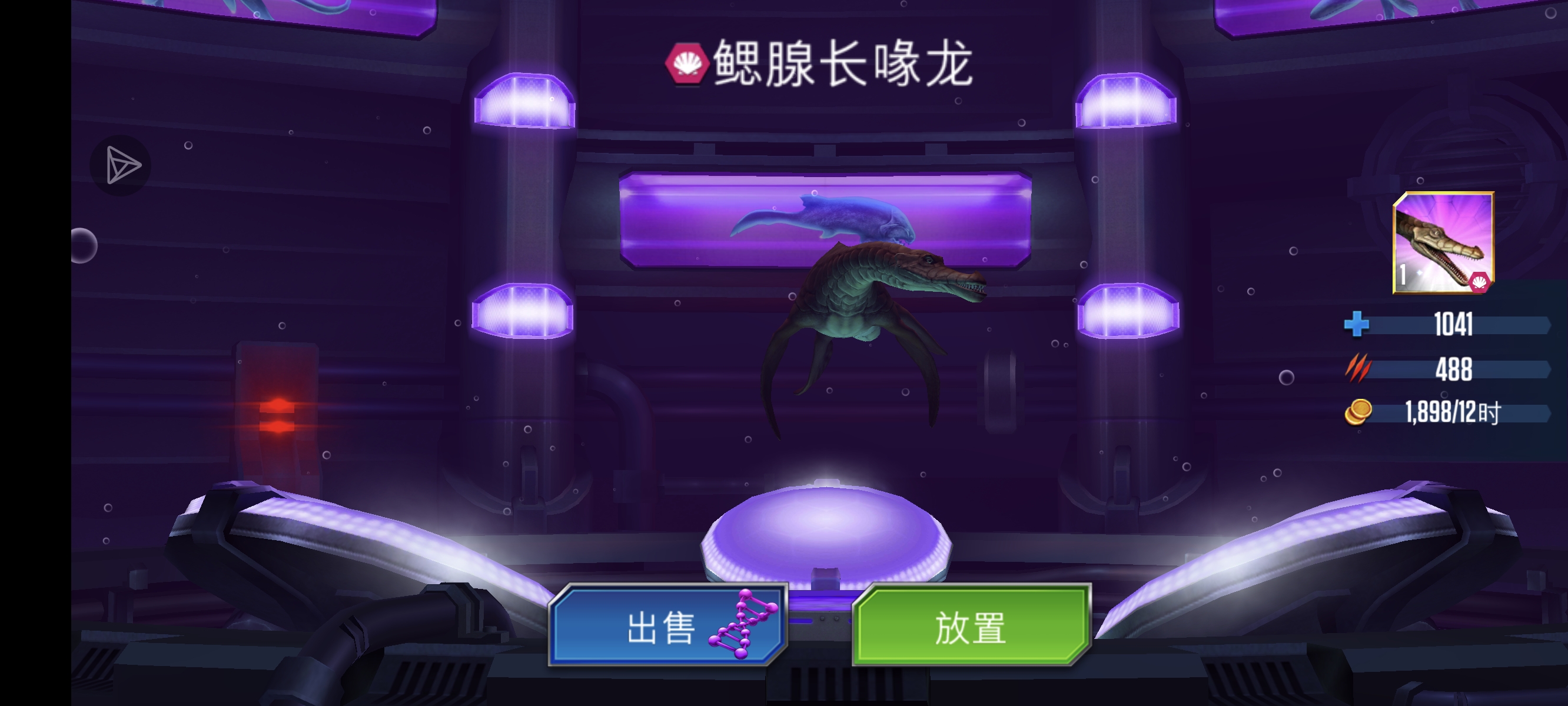The height and width of the screenshot is (706, 1568).
Task: Tap the play arrow on the left side
Action: [x=119, y=164]
